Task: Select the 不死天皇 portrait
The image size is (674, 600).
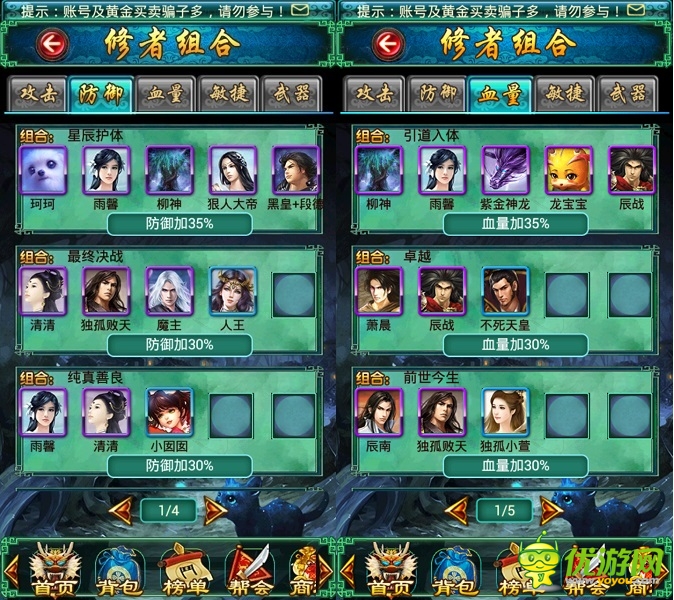Action: click(506, 291)
